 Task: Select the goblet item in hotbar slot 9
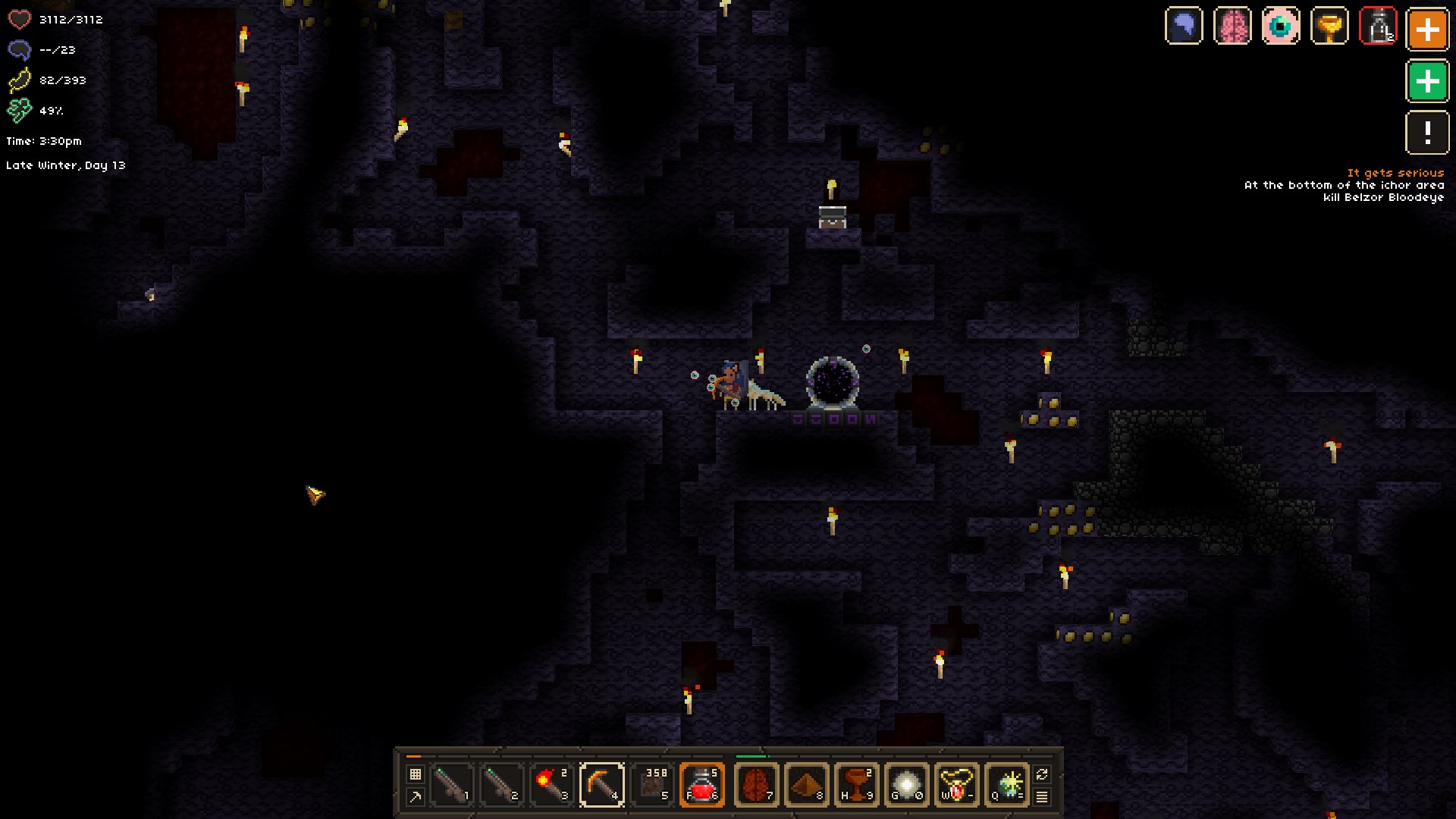pos(858,785)
